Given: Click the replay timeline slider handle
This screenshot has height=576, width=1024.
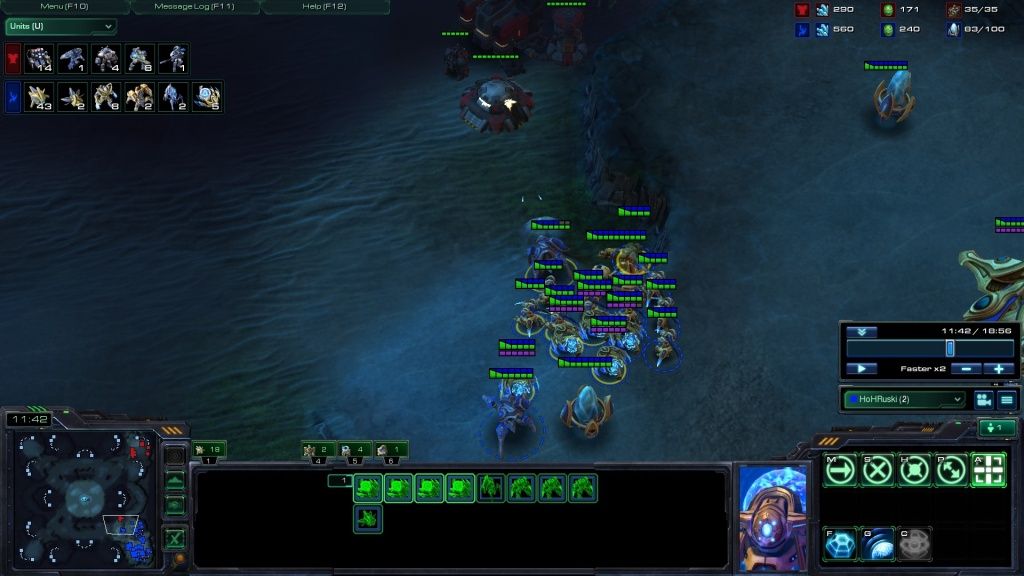Looking at the screenshot, I should [x=950, y=348].
